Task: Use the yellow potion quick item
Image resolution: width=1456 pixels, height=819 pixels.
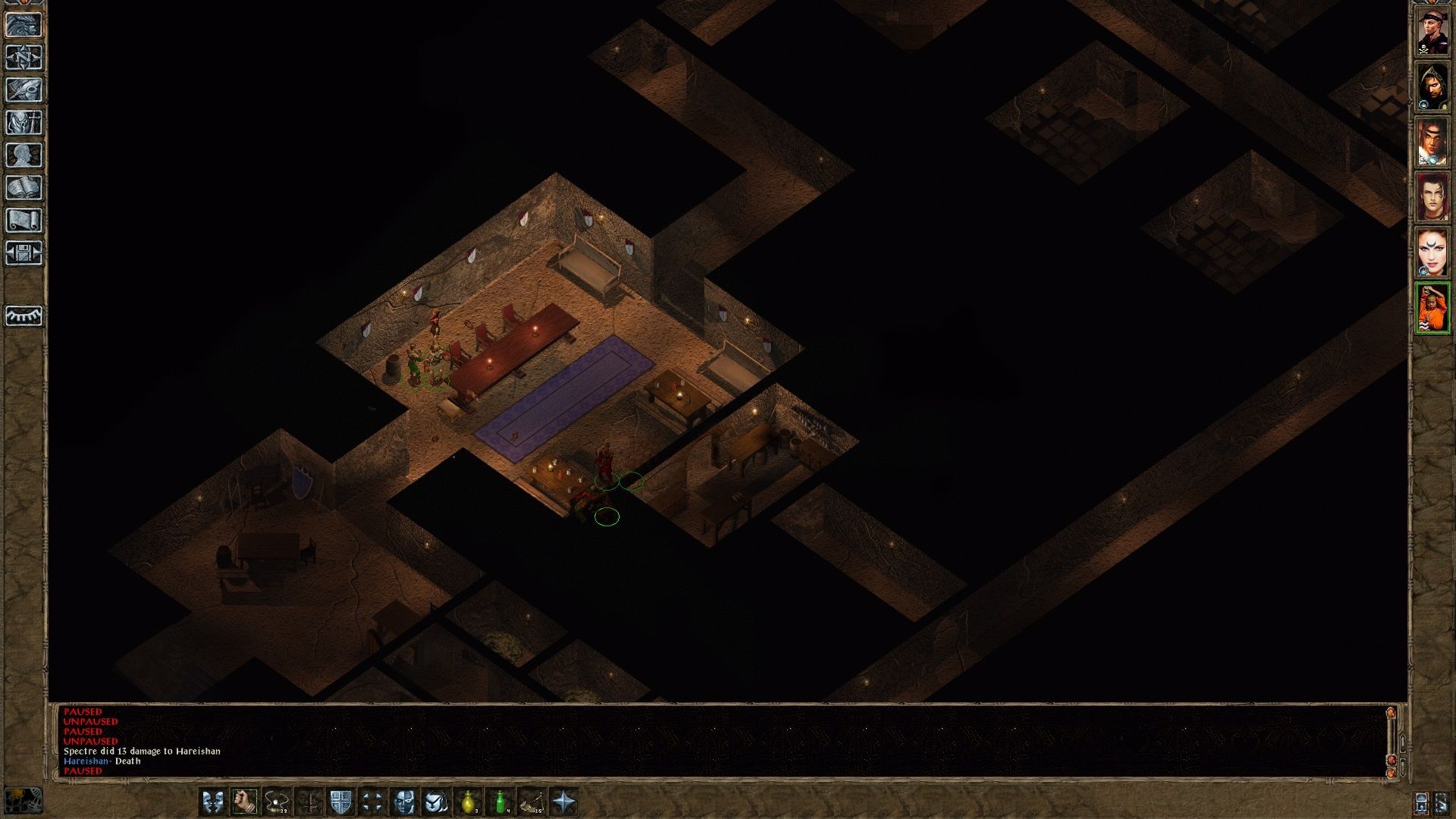Action: tap(469, 802)
